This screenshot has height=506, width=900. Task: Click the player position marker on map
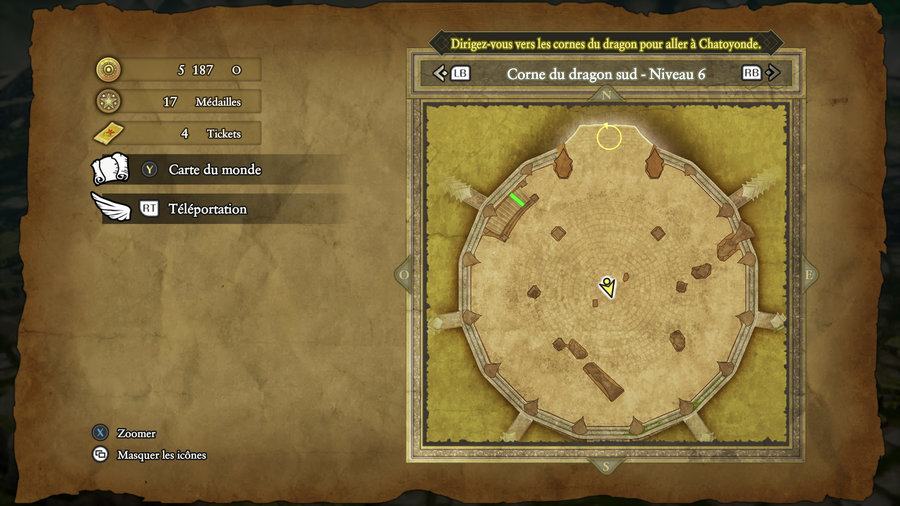point(607,288)
